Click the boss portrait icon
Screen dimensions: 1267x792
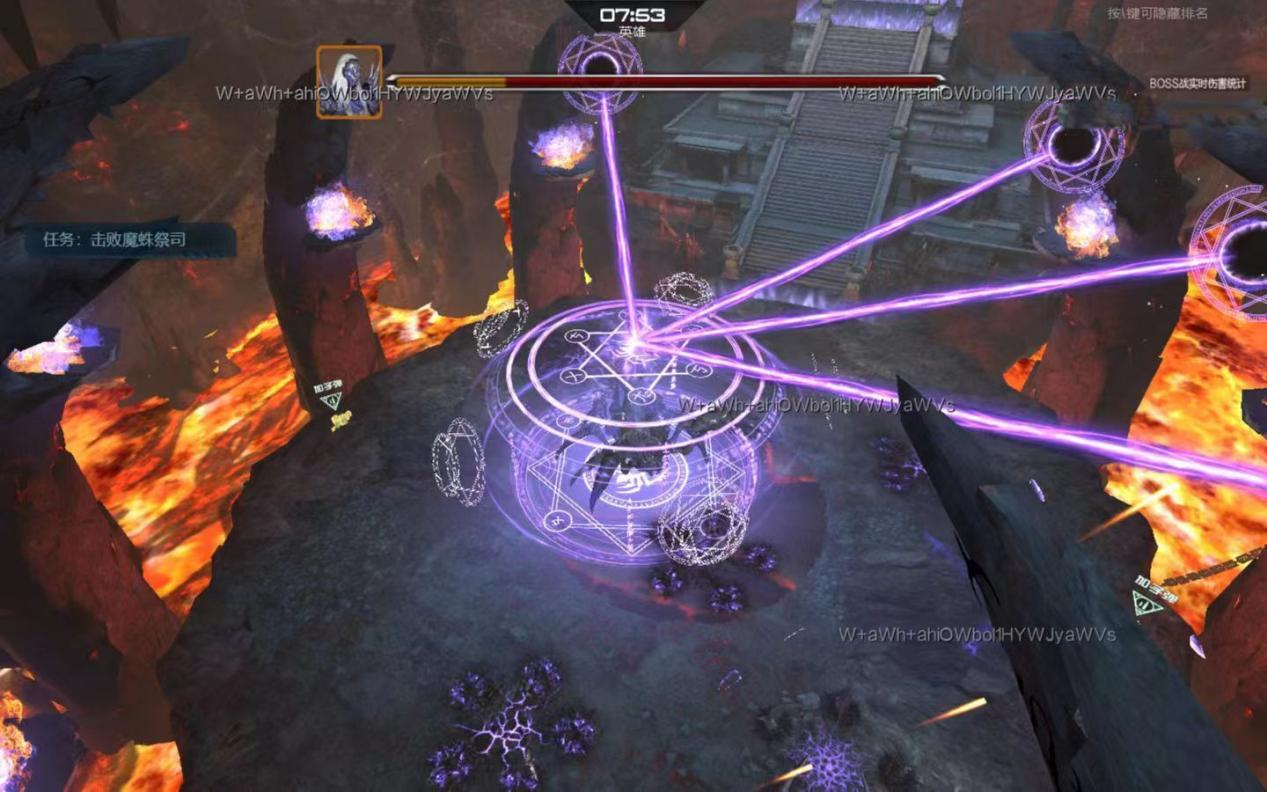[x=349, y=82]
